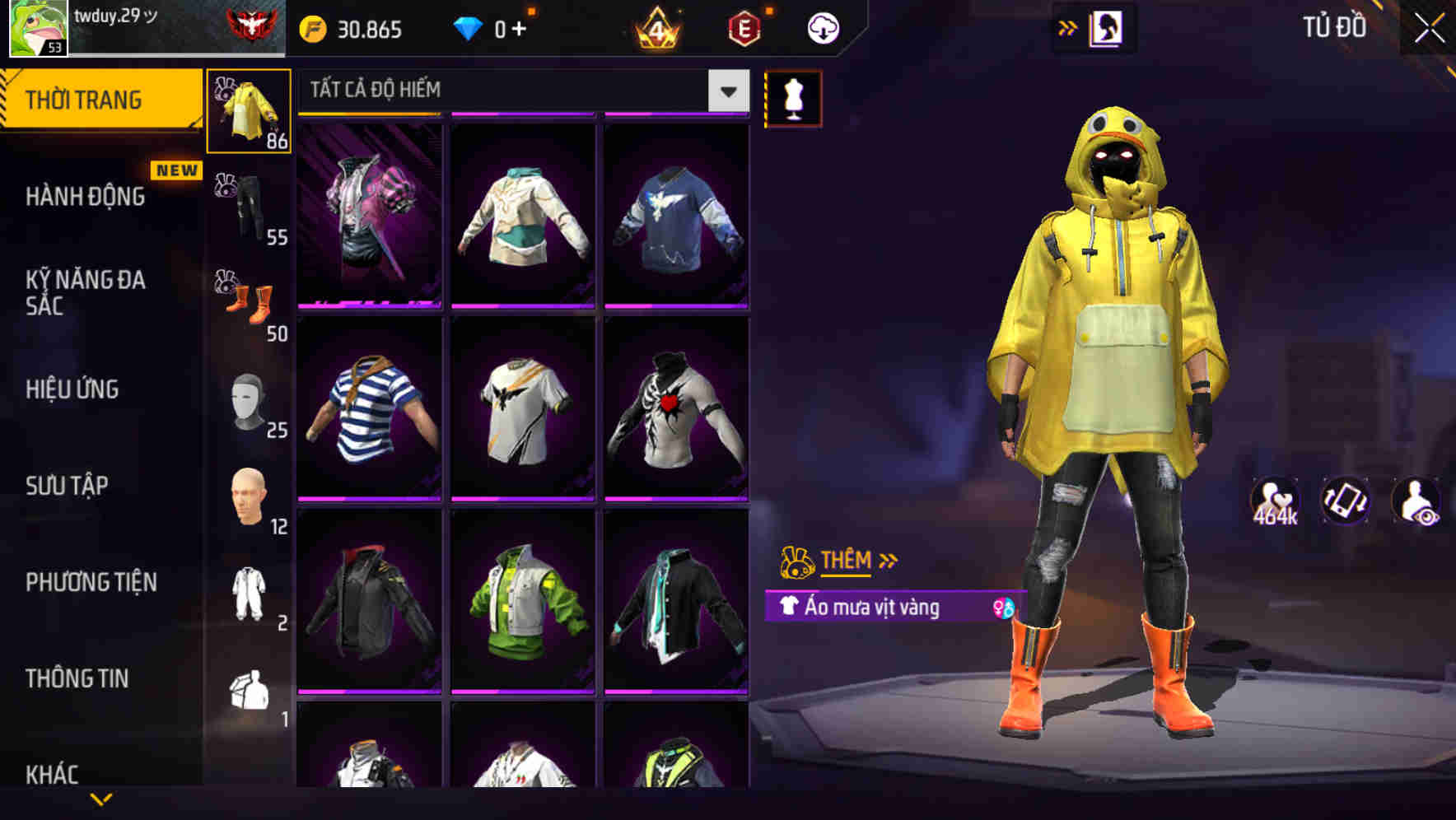Expand the sidebar with bottom chevron arrow
The image size is (1456, 820).
(101, 797)
